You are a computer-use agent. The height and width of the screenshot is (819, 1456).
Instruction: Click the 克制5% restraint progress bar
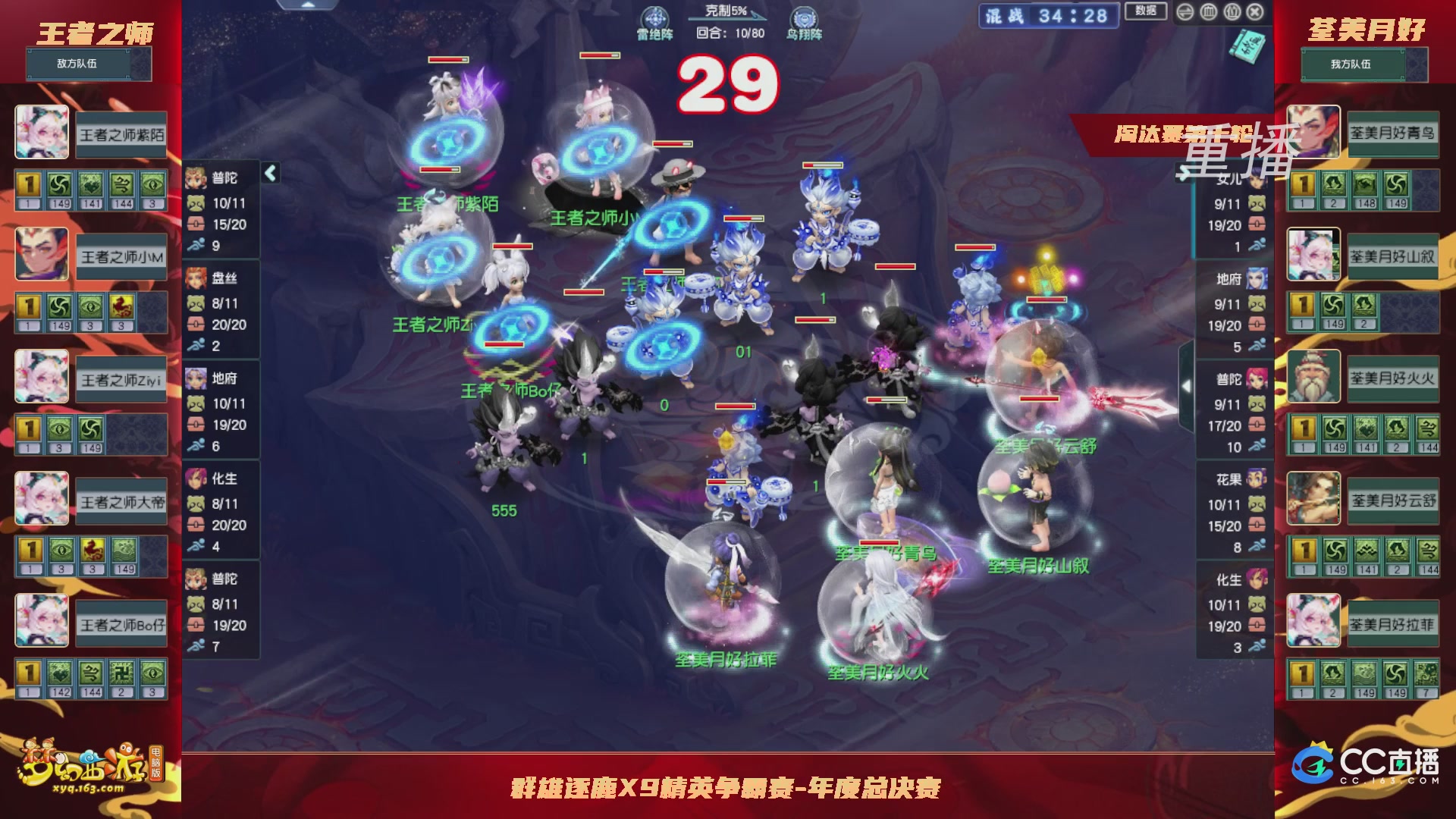(728, 19)
